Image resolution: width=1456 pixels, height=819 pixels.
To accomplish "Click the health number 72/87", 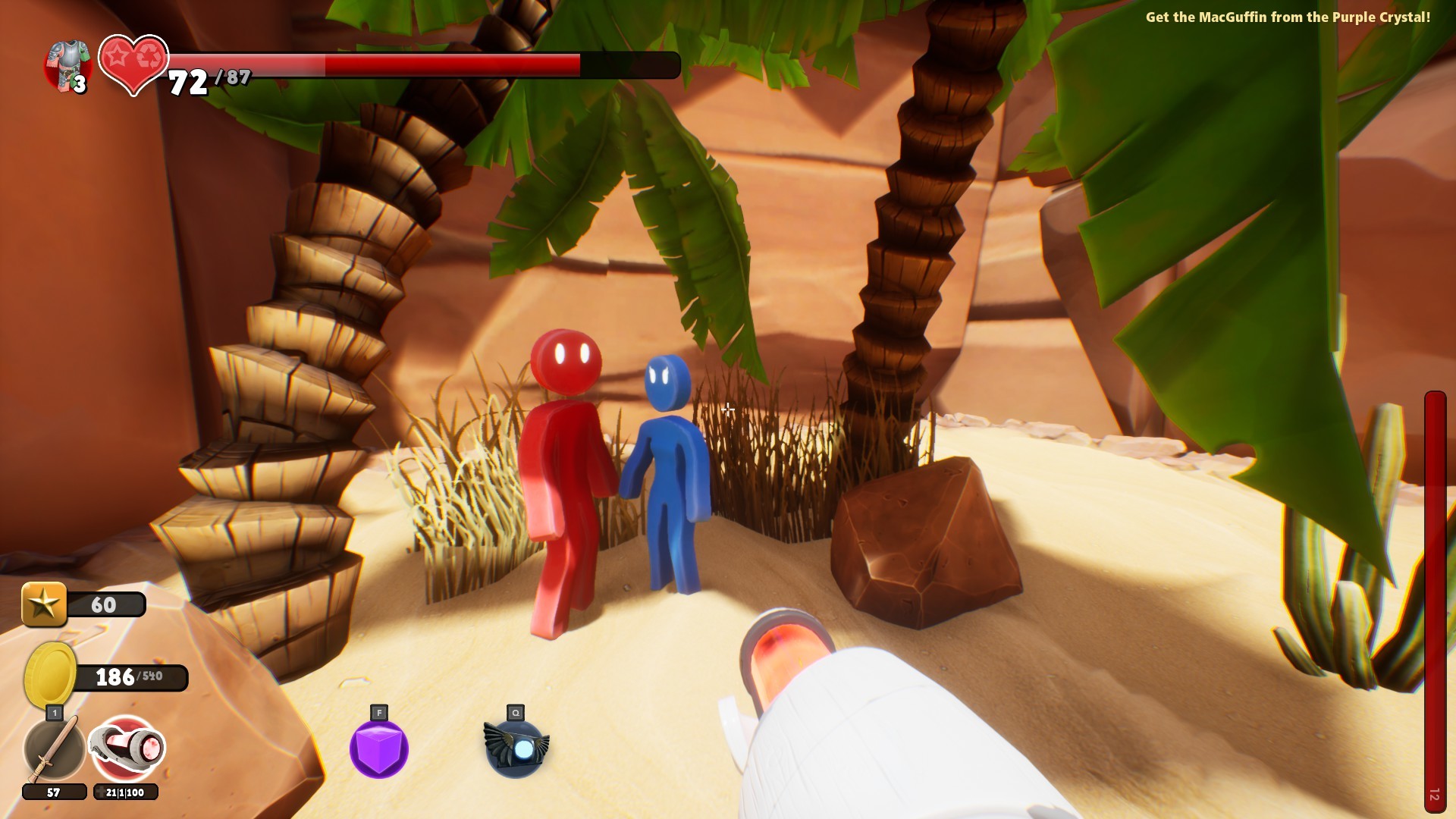I will 209,80.
